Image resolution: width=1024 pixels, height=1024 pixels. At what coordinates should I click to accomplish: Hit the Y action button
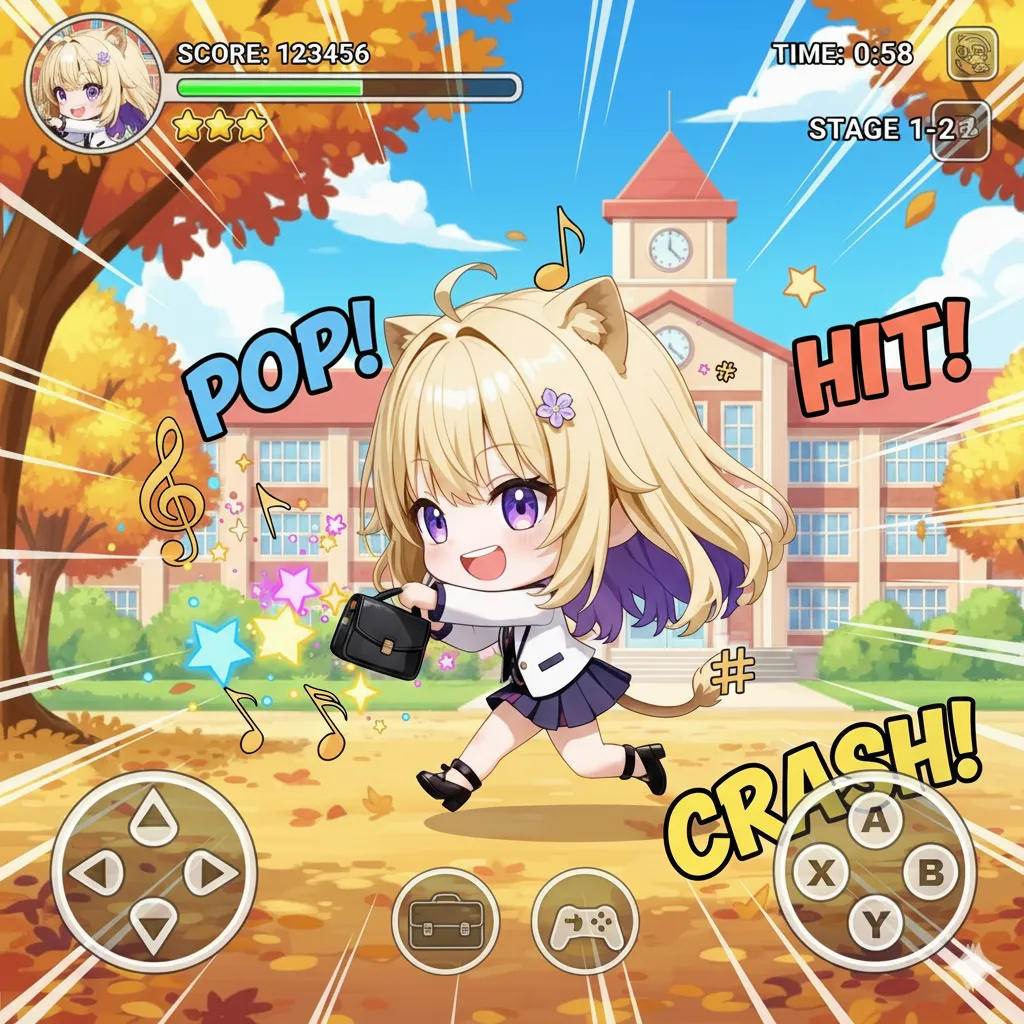[x=876, y=926]
